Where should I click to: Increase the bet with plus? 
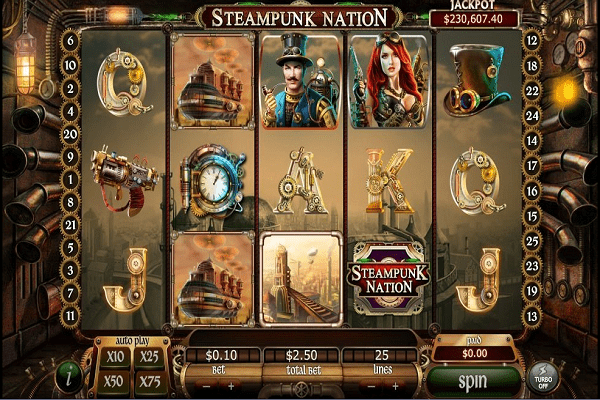232,386
